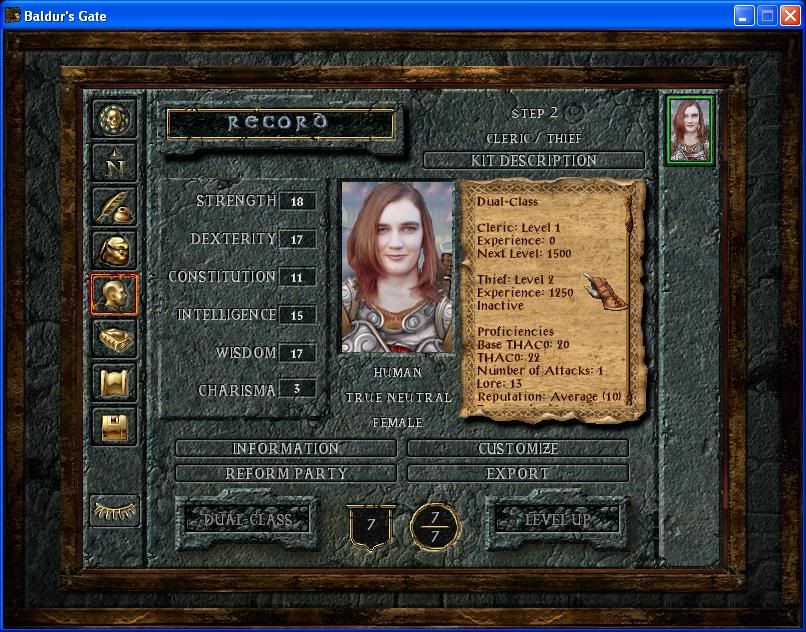Image resolution: width=806 pixels, height=632 pixels.
Task: Select the party member portrait on the right
Action: point(690,130)
